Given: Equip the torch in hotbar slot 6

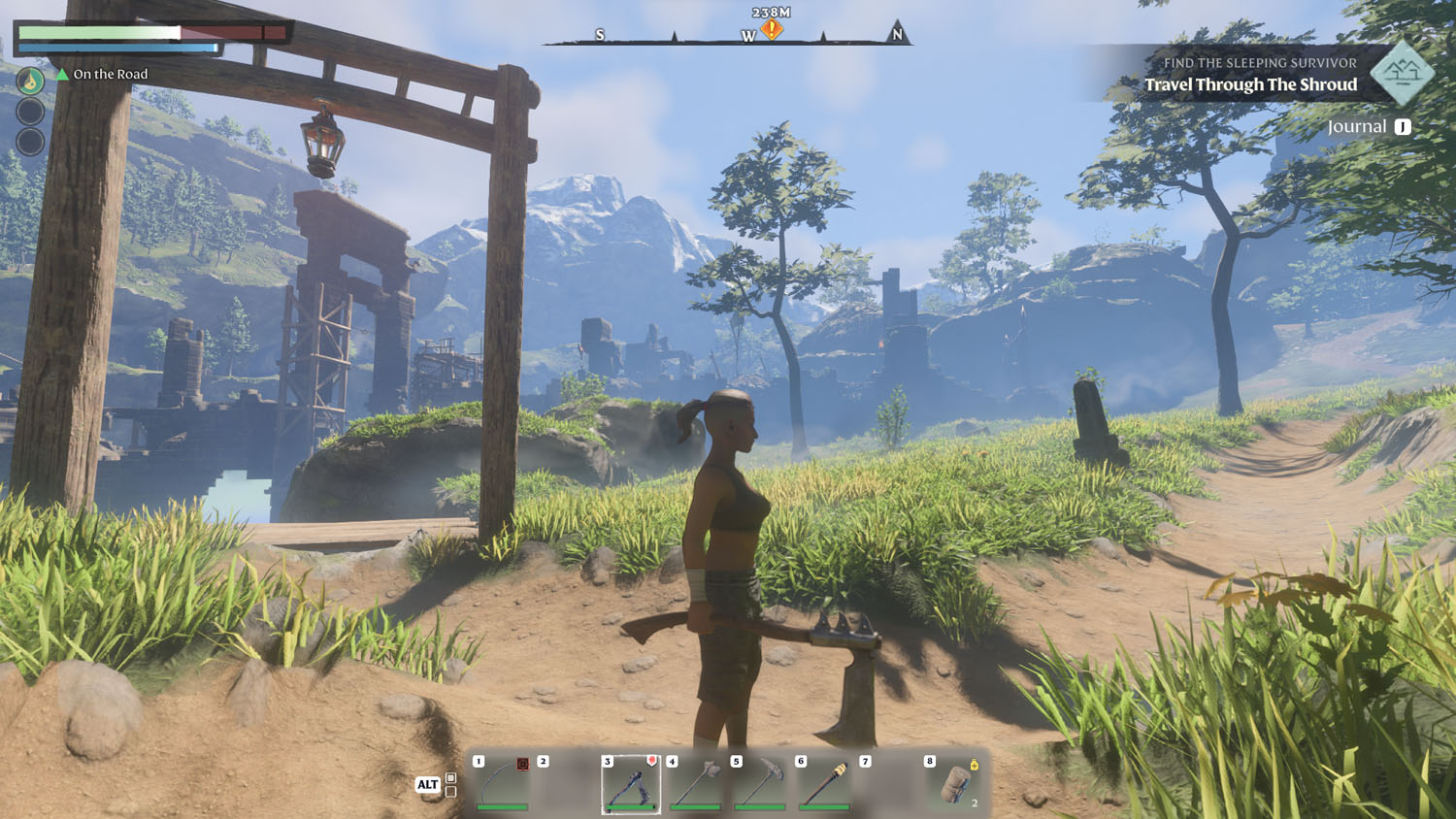Looking at the screenshot, I should point(824,783).
